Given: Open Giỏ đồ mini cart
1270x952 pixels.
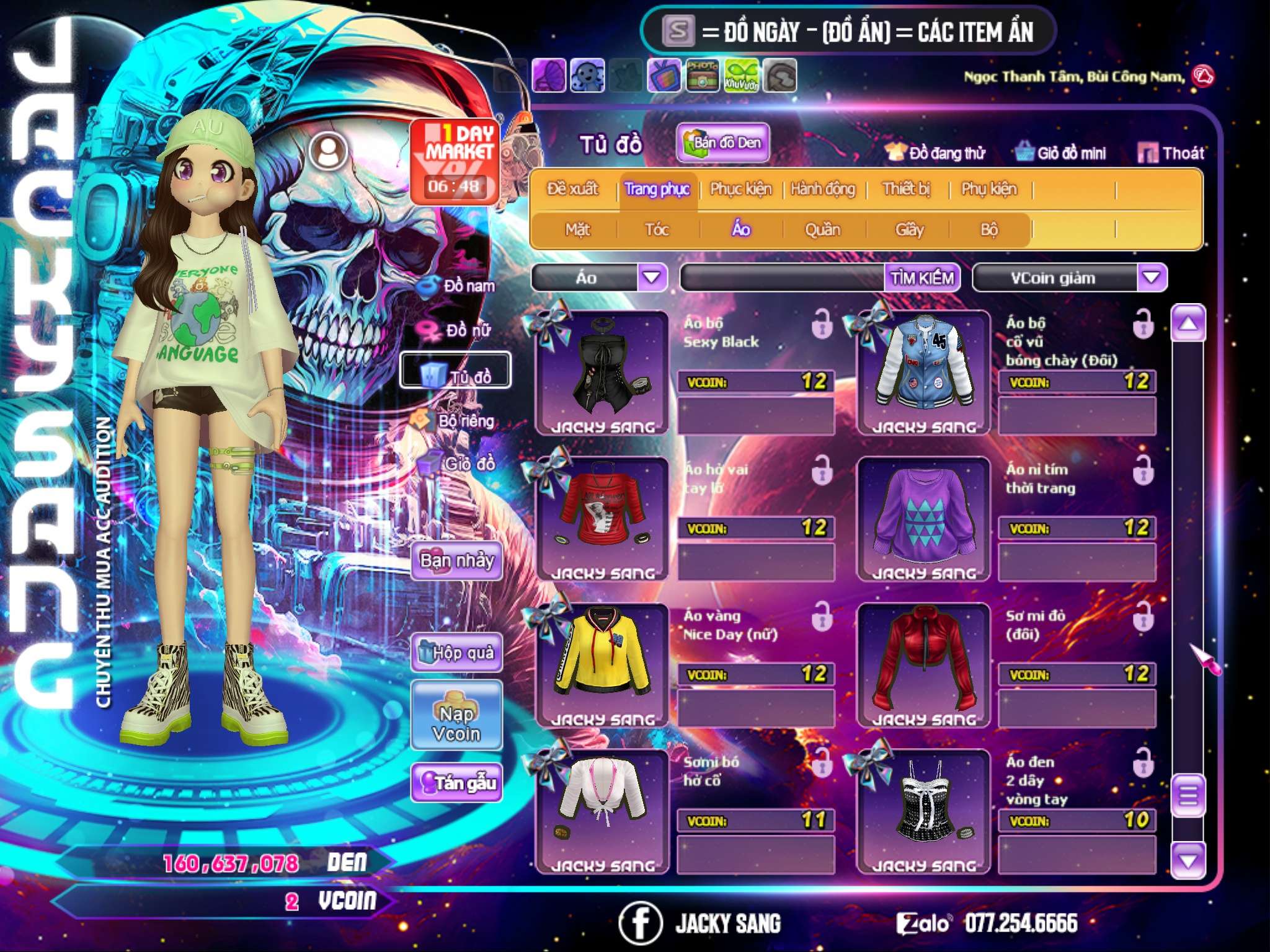Looking at the screenshot, I should coord(1060,153).
